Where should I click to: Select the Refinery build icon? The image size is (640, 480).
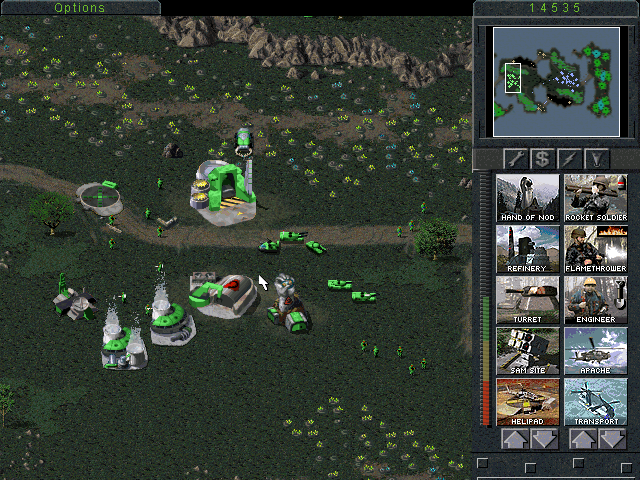[527, 249]
